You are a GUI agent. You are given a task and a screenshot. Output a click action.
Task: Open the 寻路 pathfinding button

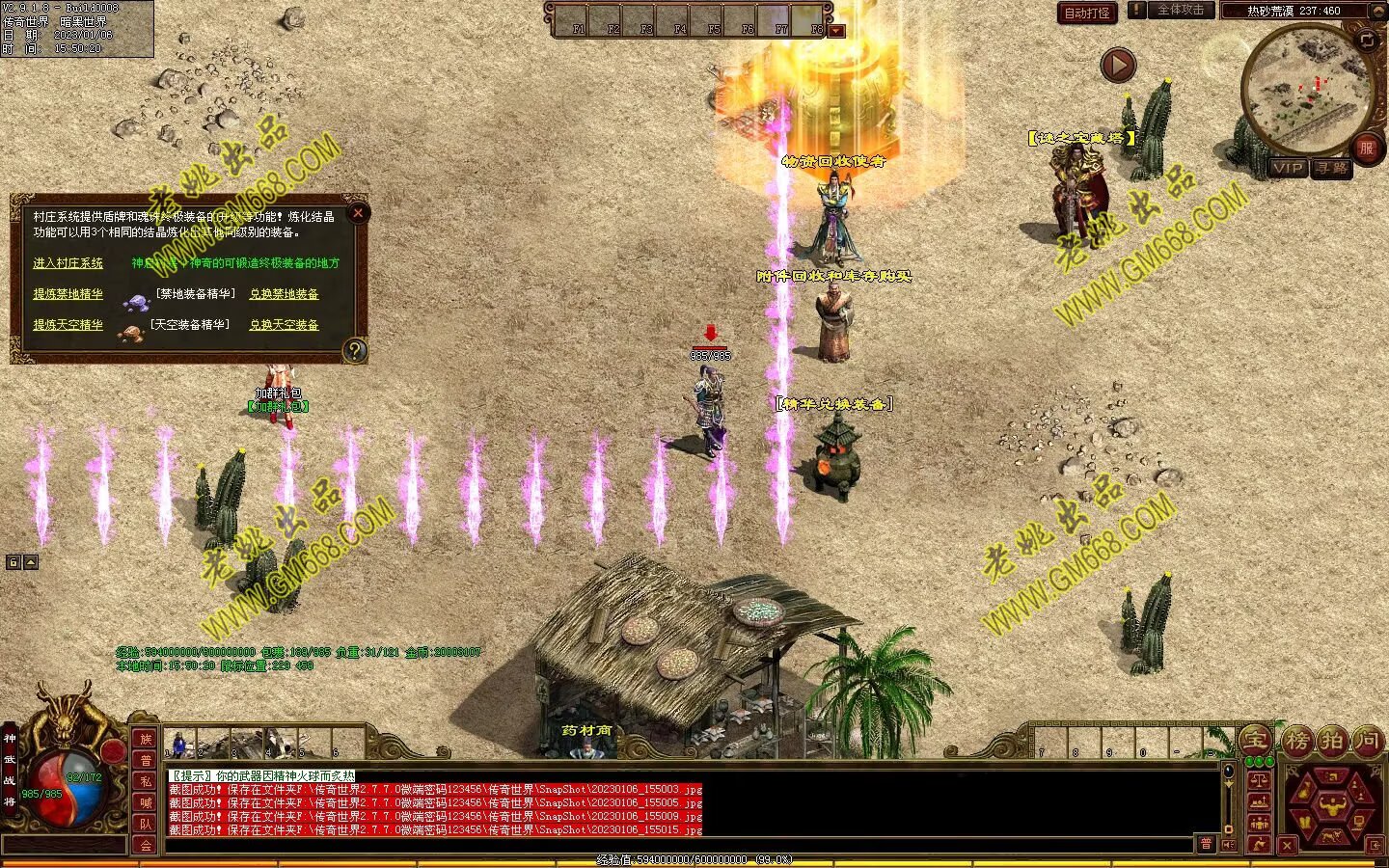1333,168
